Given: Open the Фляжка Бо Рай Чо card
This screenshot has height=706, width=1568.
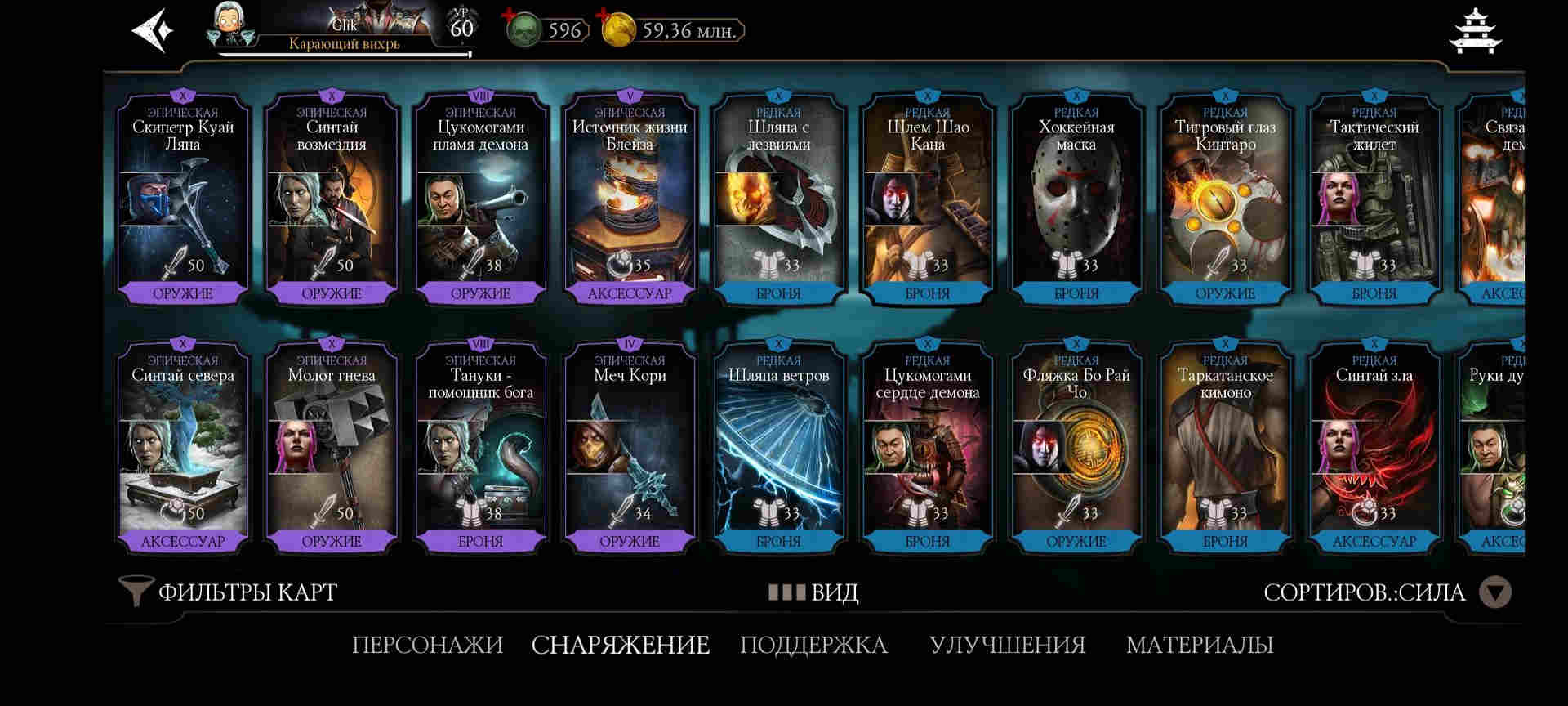Looking at the screenshot, I should click(1076, 448).
